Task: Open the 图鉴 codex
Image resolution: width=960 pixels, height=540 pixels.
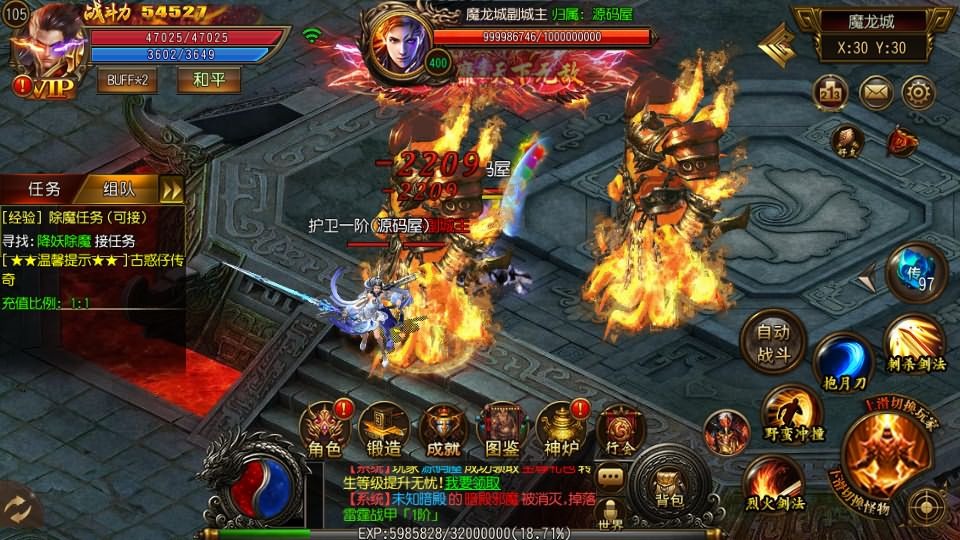Action: 502,426
